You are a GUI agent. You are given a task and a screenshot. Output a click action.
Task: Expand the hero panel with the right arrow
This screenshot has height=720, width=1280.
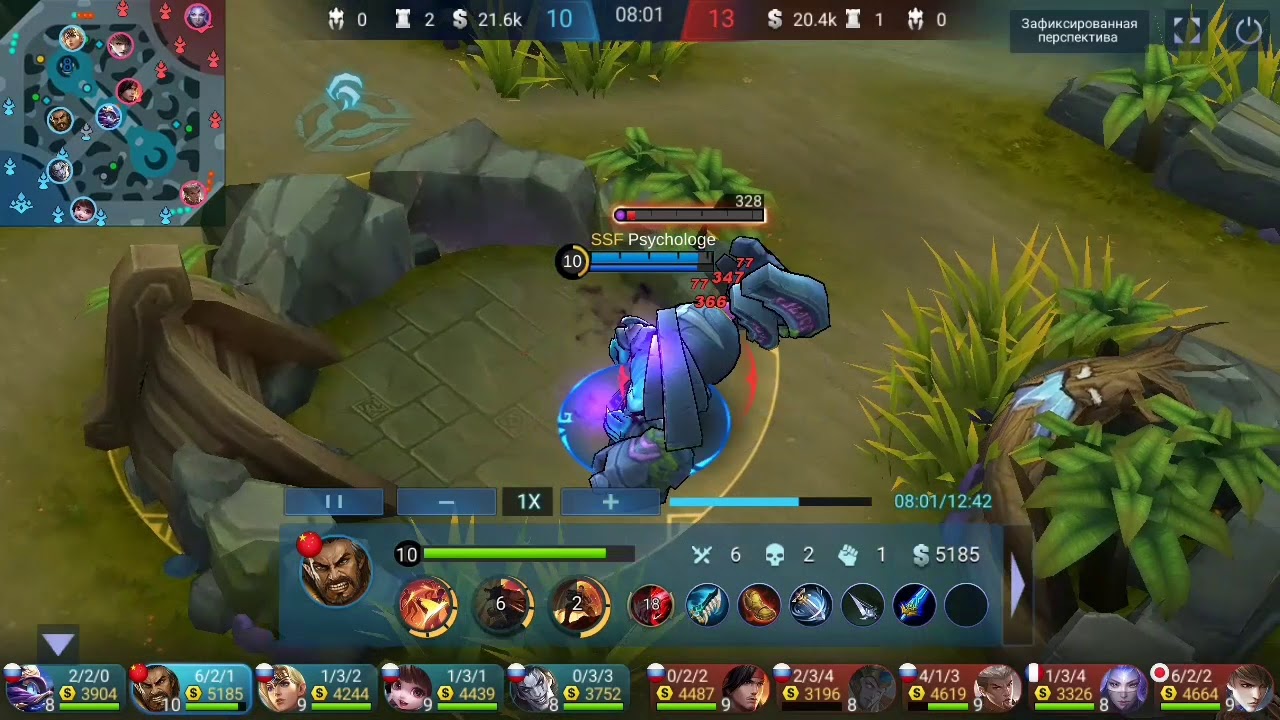(x=1018, y=585)
